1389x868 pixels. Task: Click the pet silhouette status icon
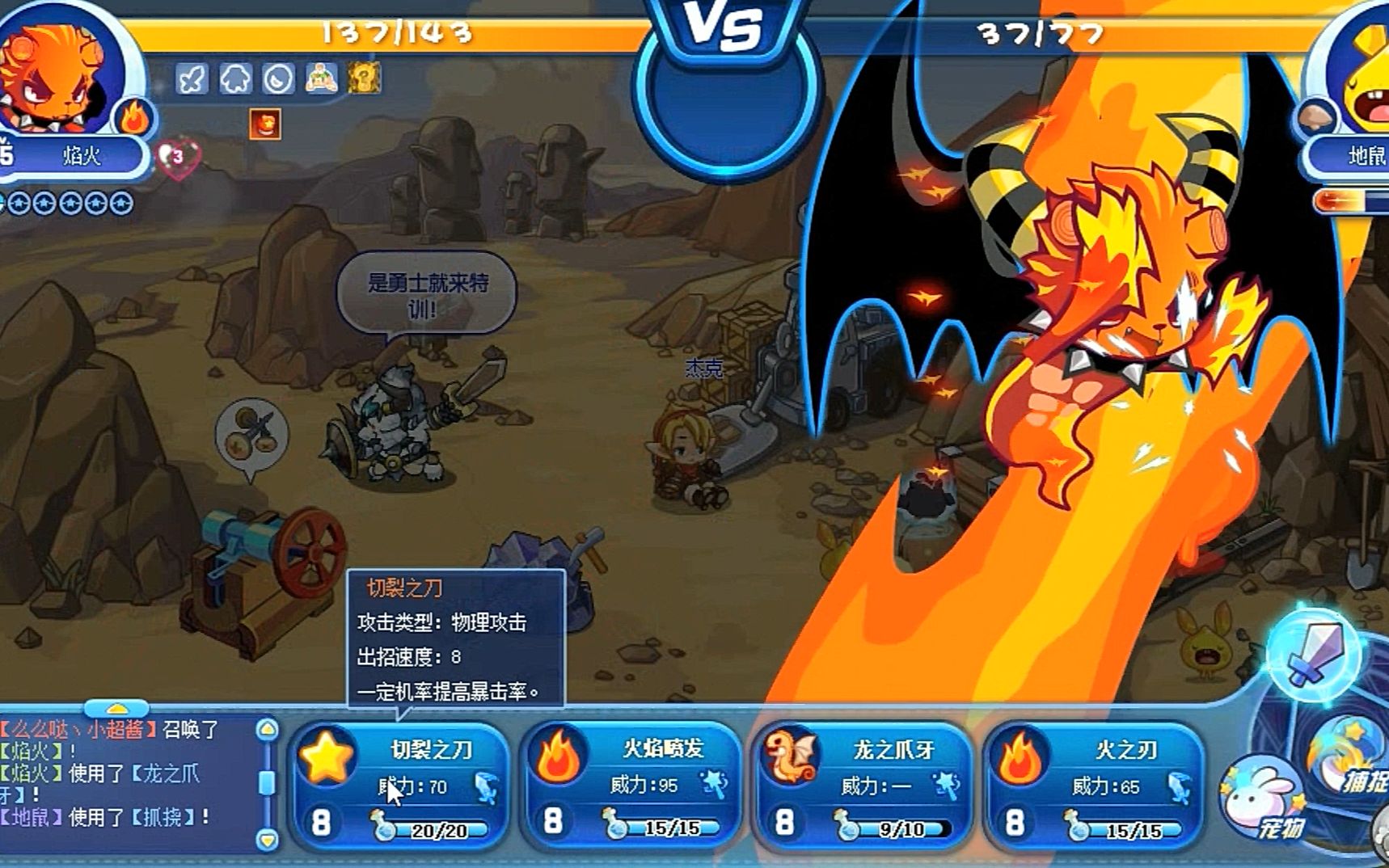235,79
